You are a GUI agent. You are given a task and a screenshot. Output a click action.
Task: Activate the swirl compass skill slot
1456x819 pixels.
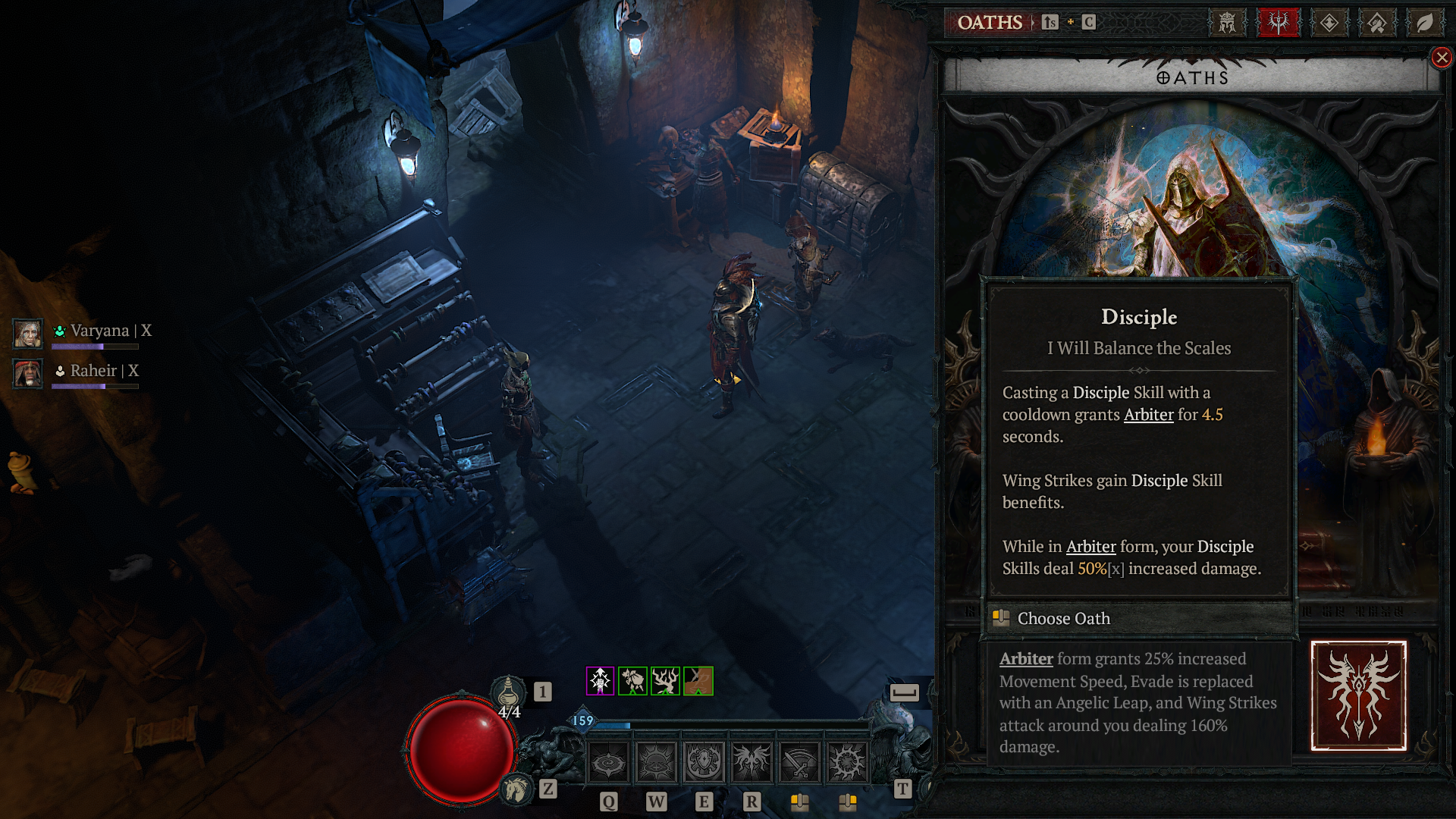608,762
